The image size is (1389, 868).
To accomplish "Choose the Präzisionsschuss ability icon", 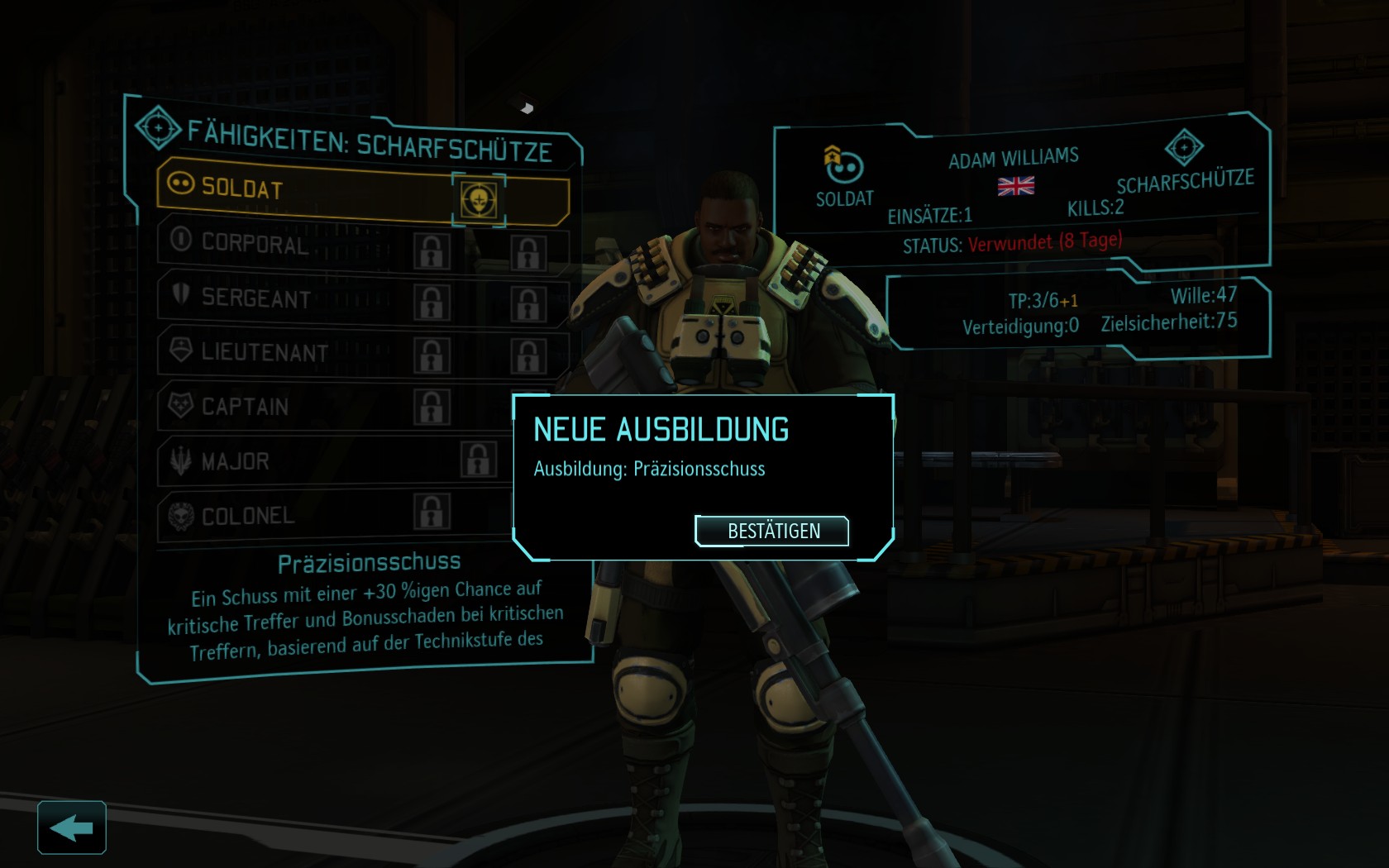I will pyautogui.click(x=479, y=199).
